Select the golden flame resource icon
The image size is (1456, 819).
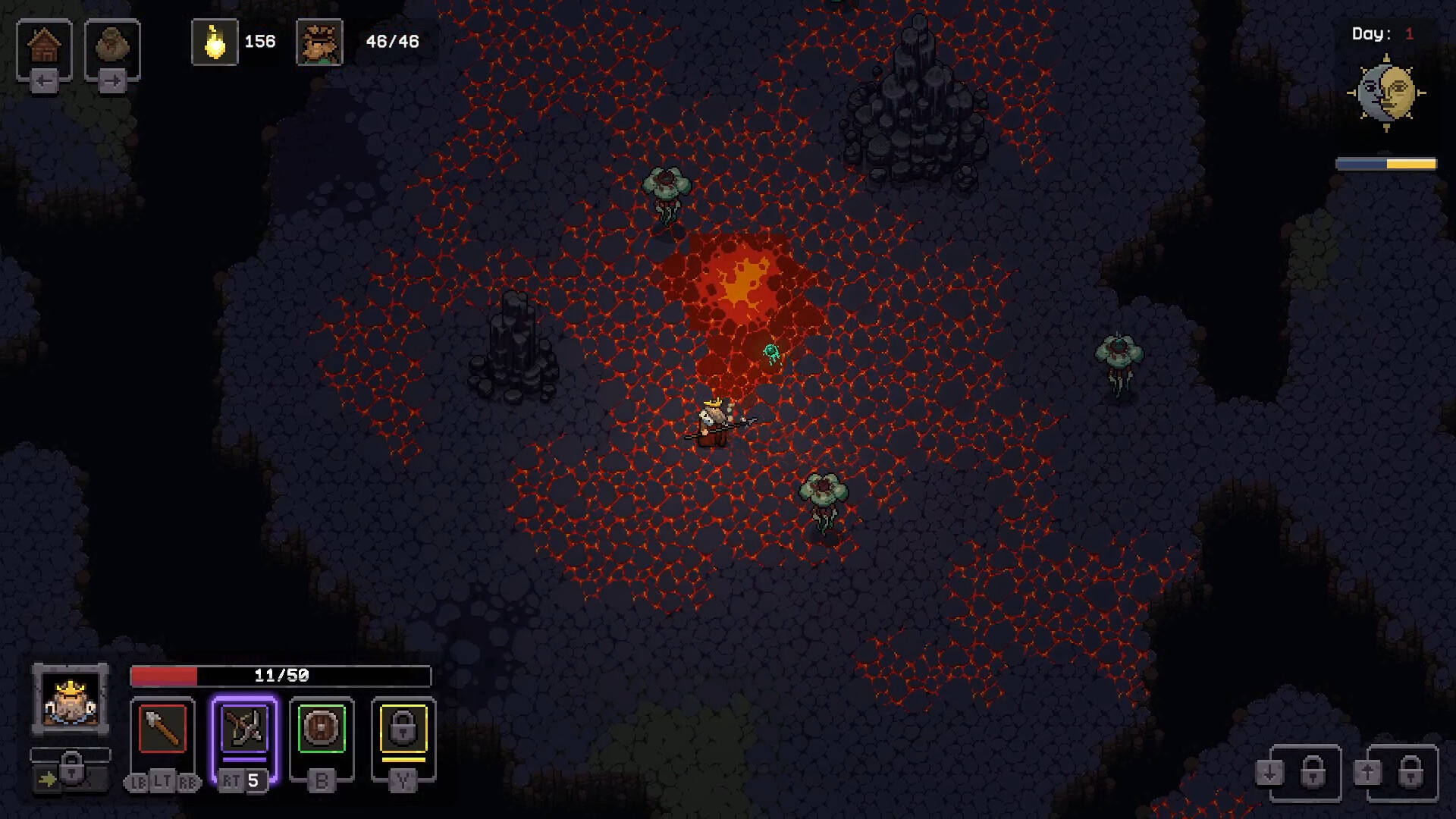click(215, 42)
